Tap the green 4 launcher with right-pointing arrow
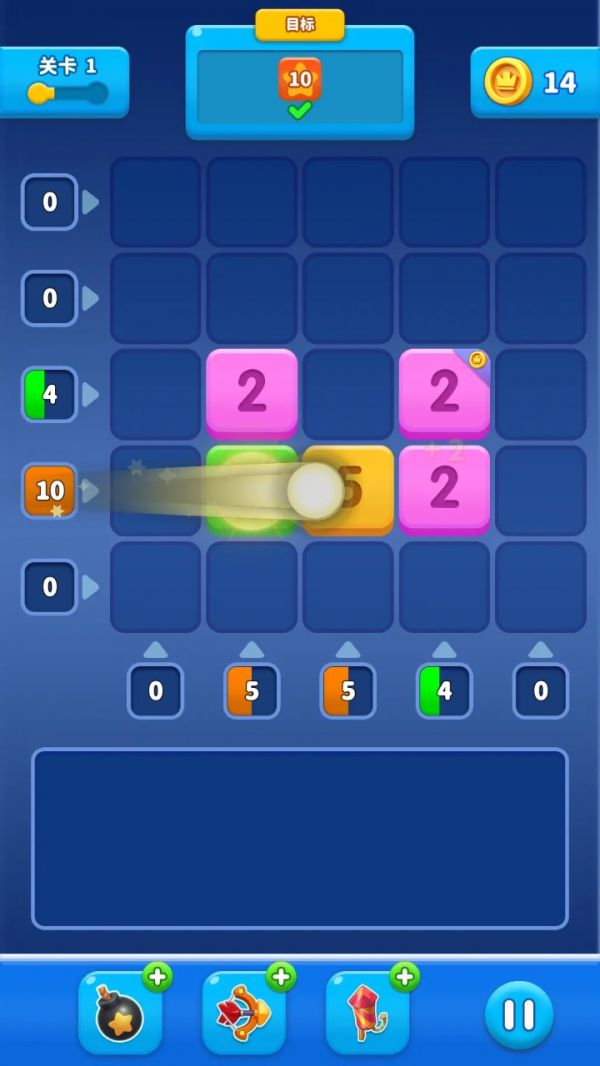This screenshot has width=600, height=1066. click(x=50, y=395)
